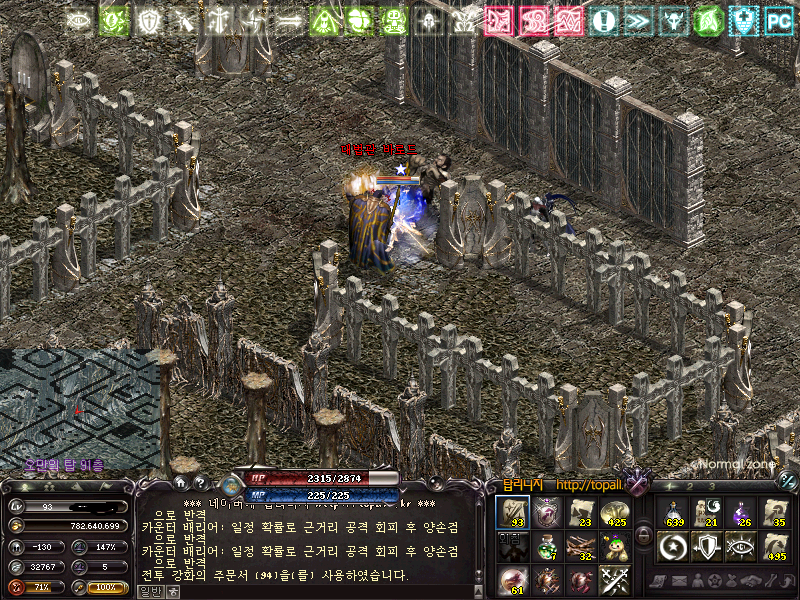Use the green potion with count 7
The width and height of the screenshot is (800, 600).
[x=548, y=546]
